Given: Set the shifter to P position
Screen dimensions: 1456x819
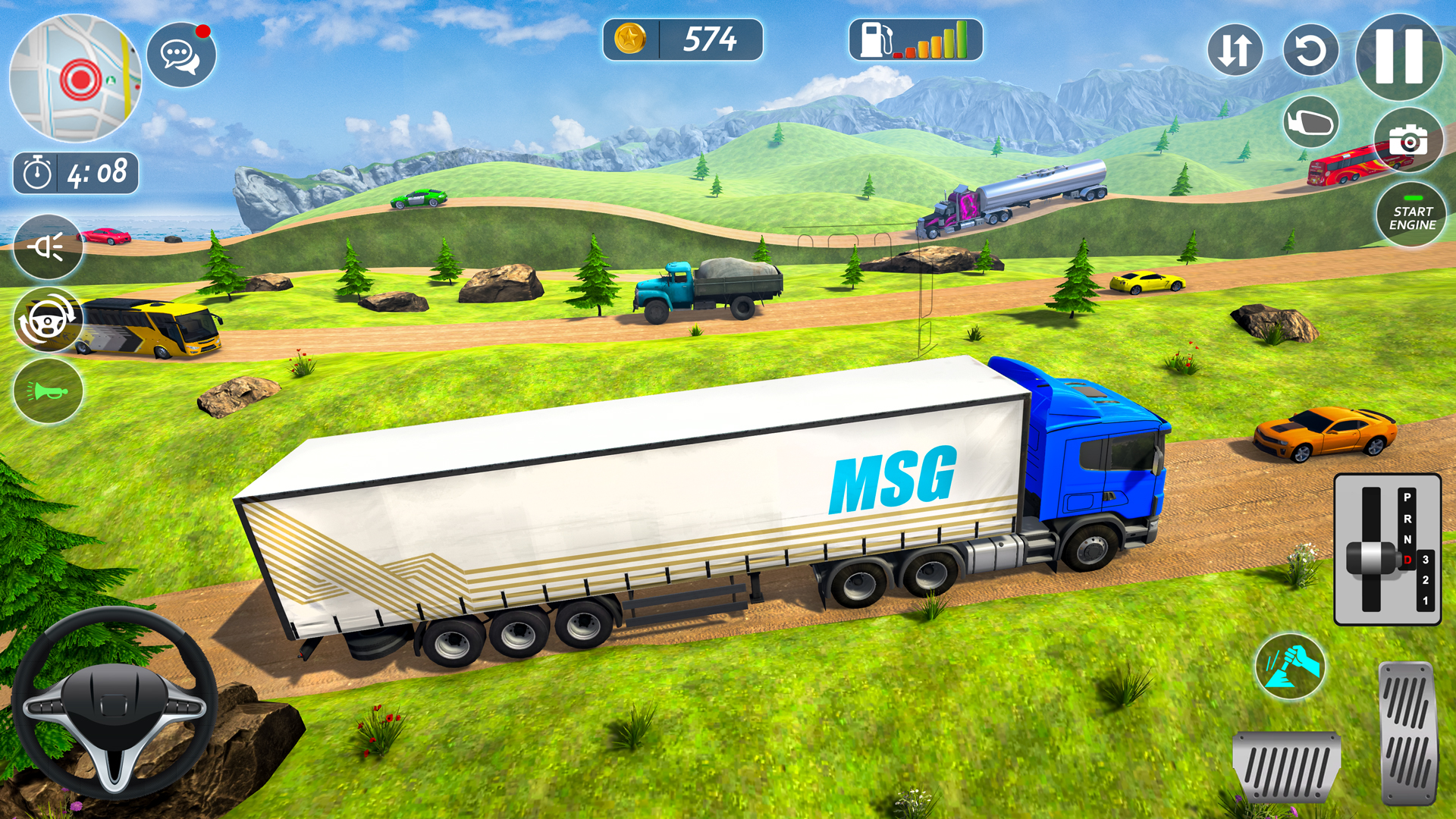Looking at the screenshot, I should click(1407, 497).
